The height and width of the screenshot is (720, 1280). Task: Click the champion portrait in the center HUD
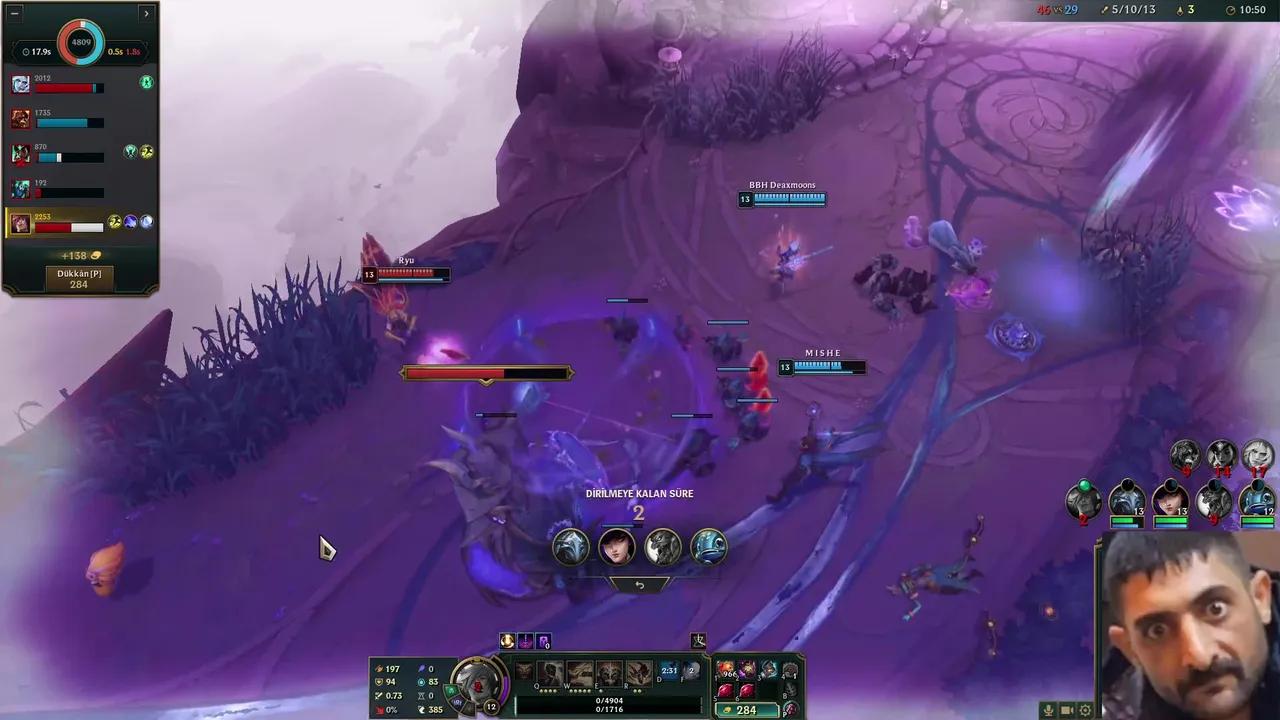(x=478, y=683)
